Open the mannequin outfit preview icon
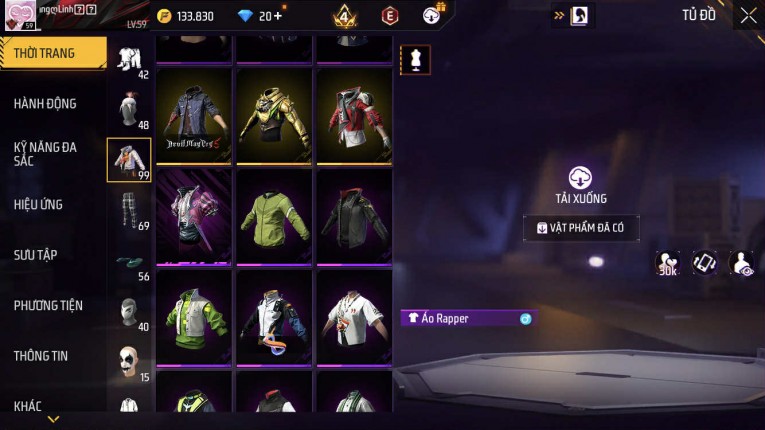 click(415, 60)
